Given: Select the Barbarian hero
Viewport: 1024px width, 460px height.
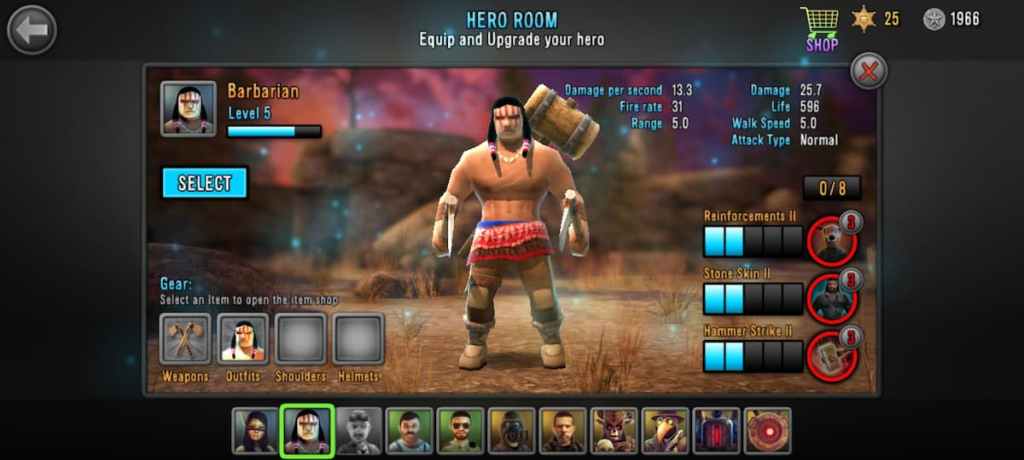Looking at the screenshot, I should click(204, 183).
